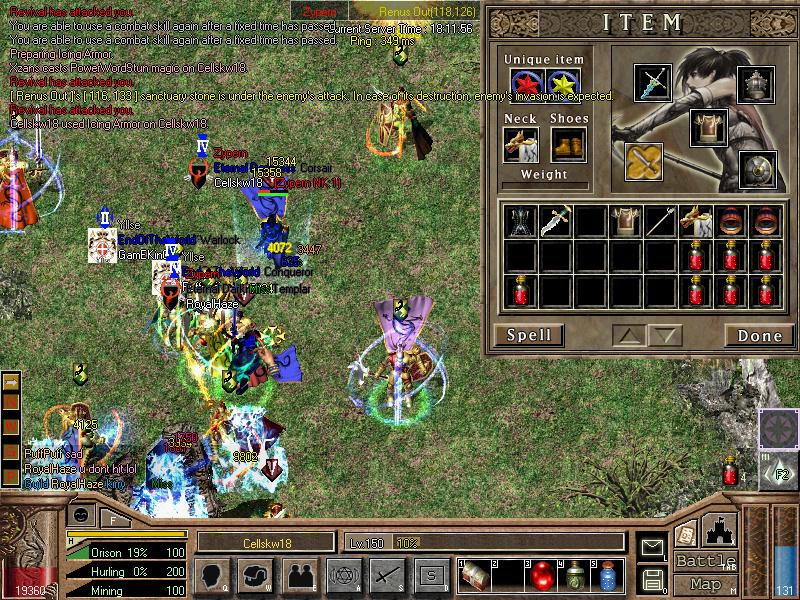Click the floppy disk save icon
The image size is (800, 600).
(653, 578)
